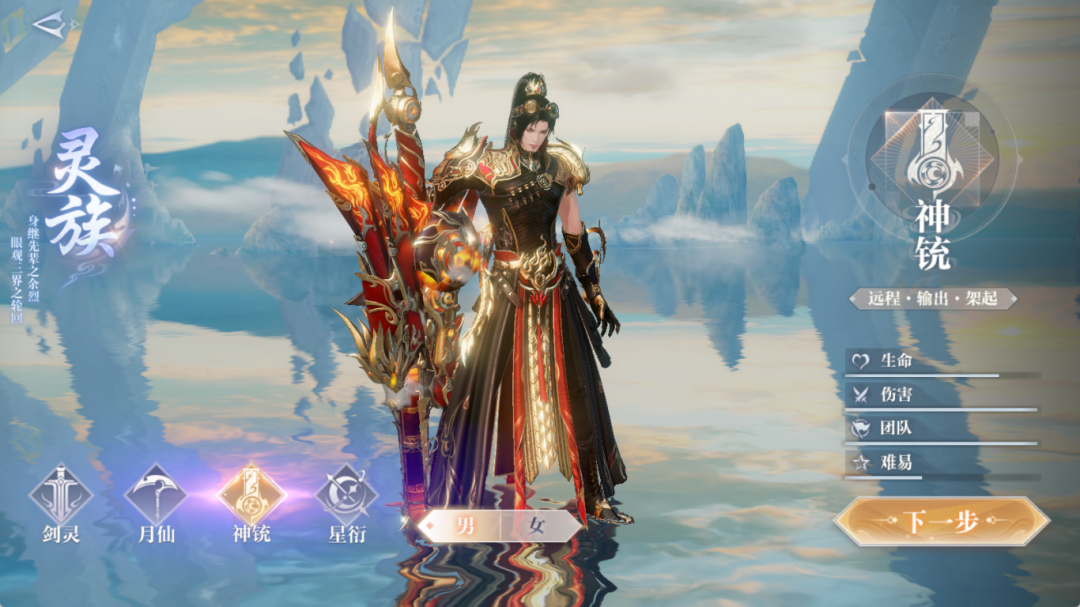
Task: Switch to female gender 女
Action: coord(535,527)
